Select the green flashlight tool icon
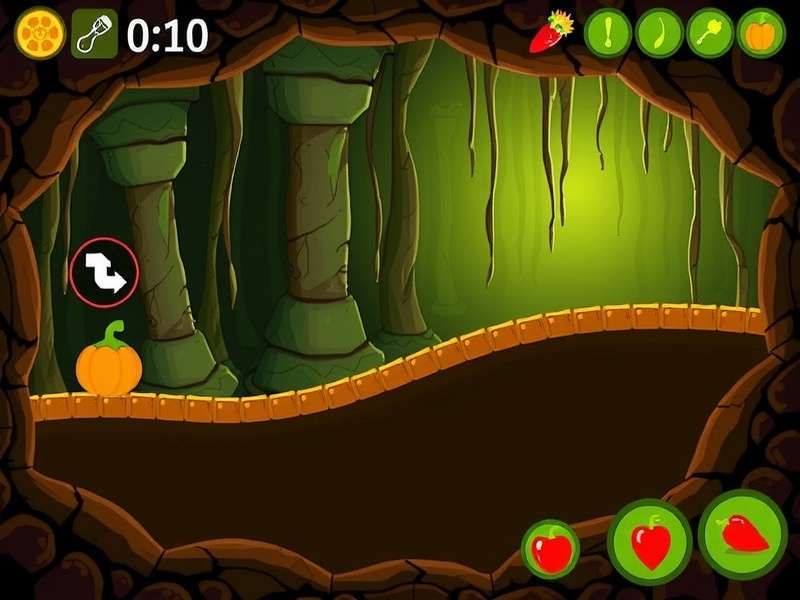This screenshot has width=800, height=600. [94, 35]
